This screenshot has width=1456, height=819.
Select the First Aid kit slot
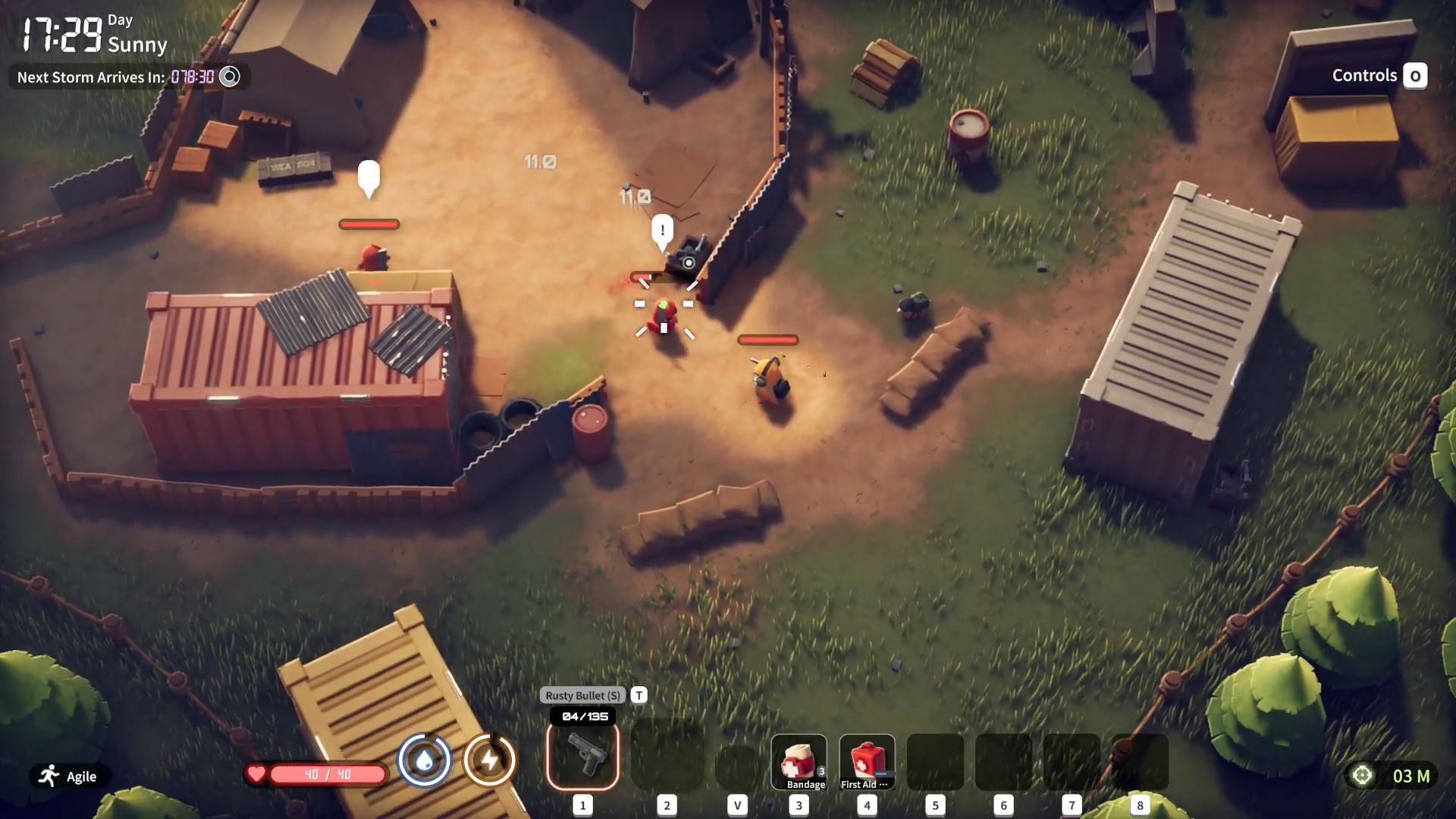click(x=867, y=762)
